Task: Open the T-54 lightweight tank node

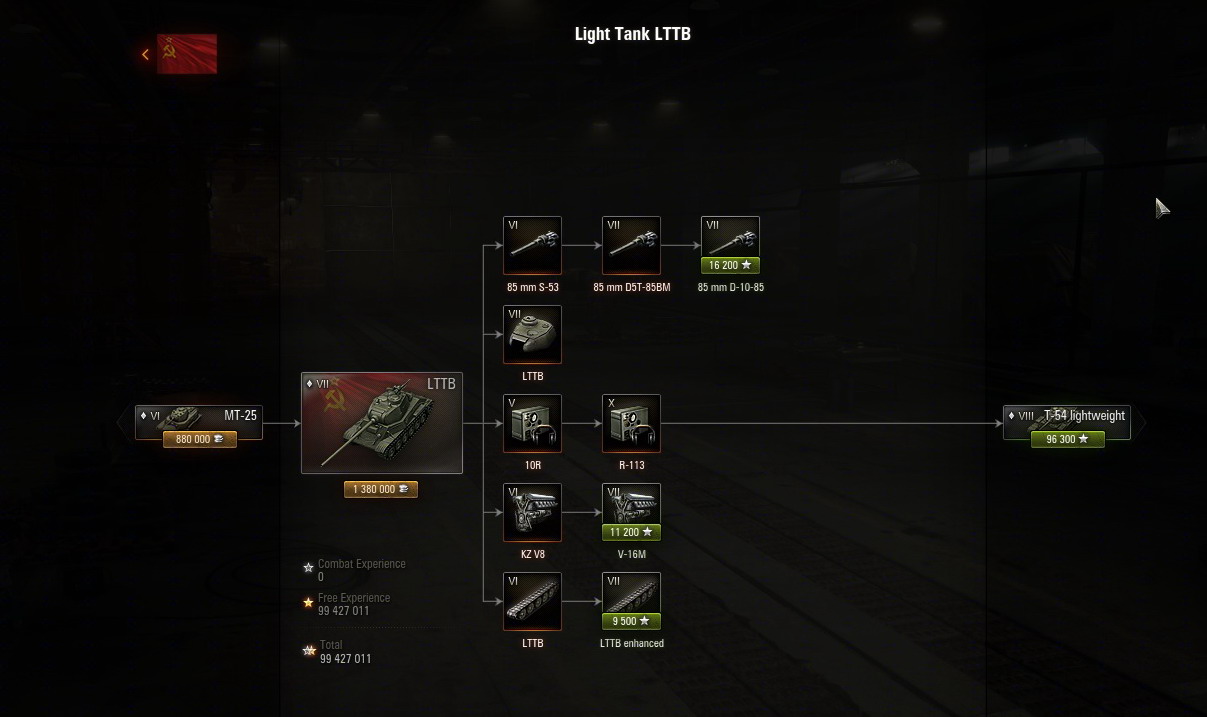Action: tap(1067, 416)
